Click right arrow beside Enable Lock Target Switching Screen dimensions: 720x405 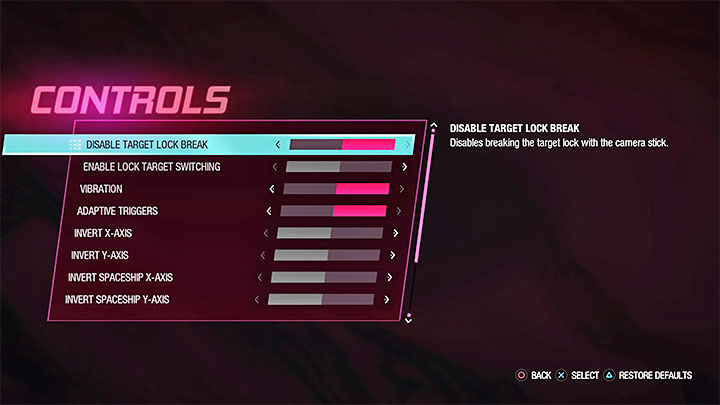pyautogui.click(x=404, y=167)
